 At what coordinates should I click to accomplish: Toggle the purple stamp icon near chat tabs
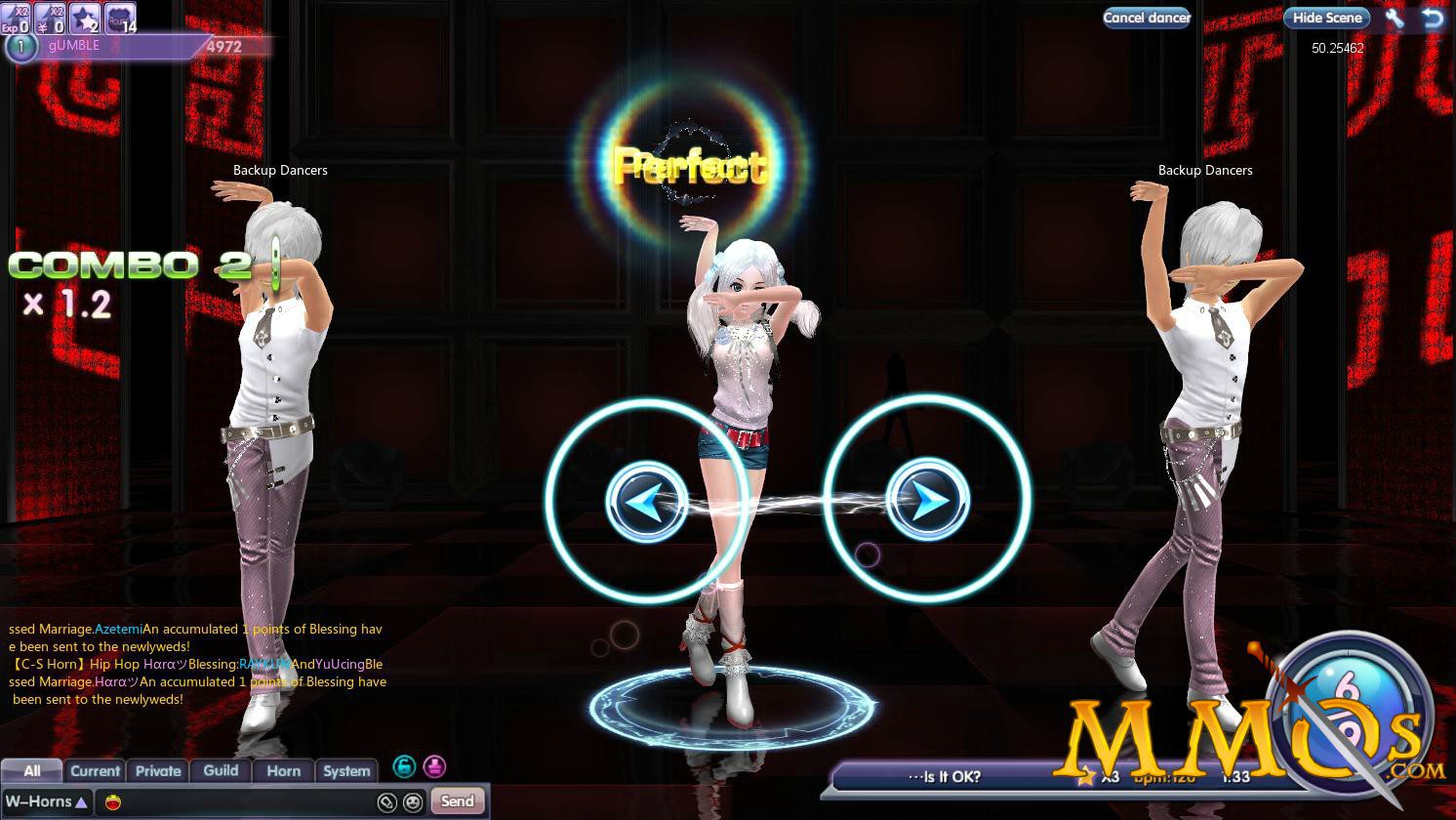pos(433,766)
